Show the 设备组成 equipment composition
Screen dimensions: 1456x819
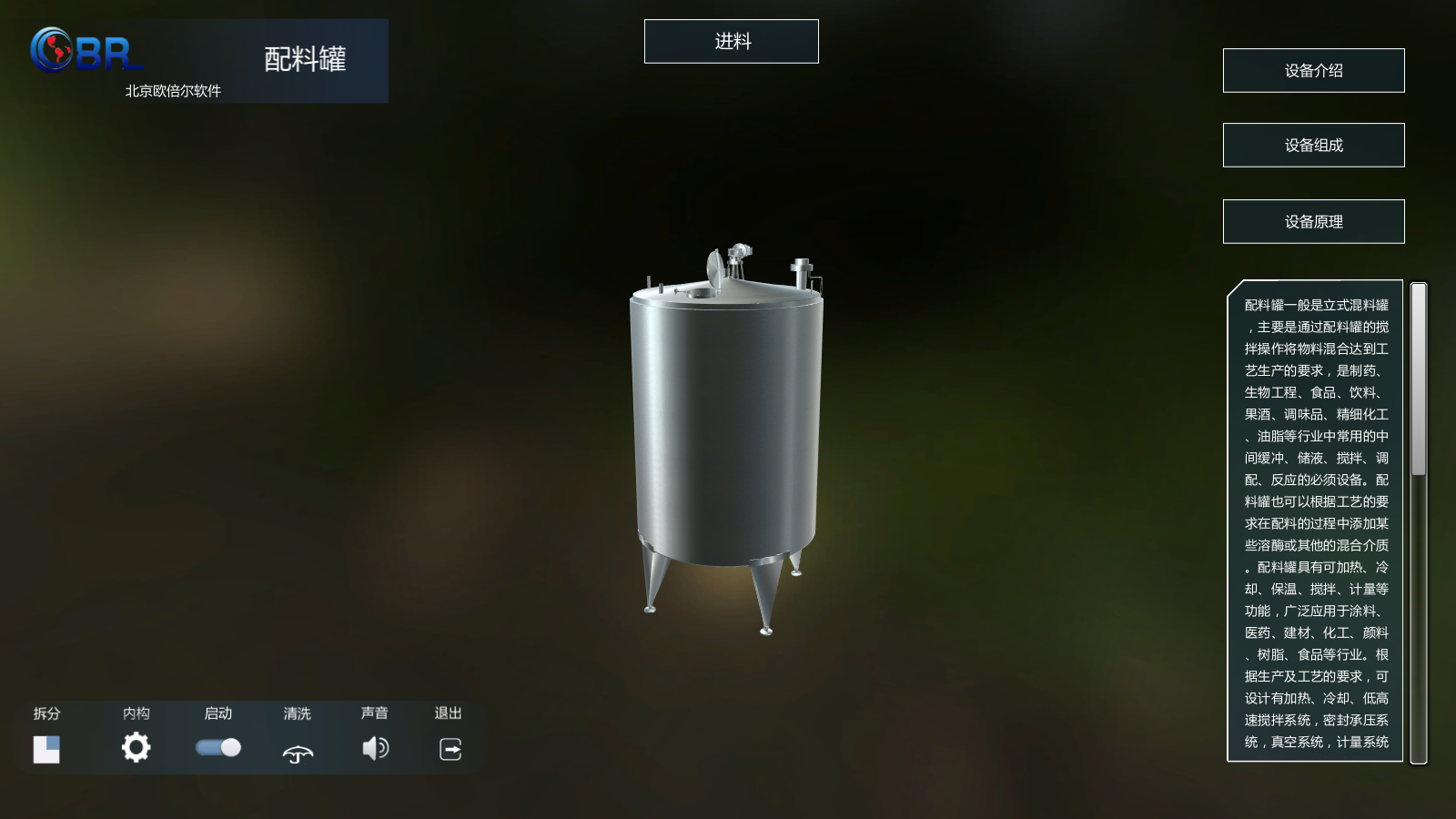1313,146
